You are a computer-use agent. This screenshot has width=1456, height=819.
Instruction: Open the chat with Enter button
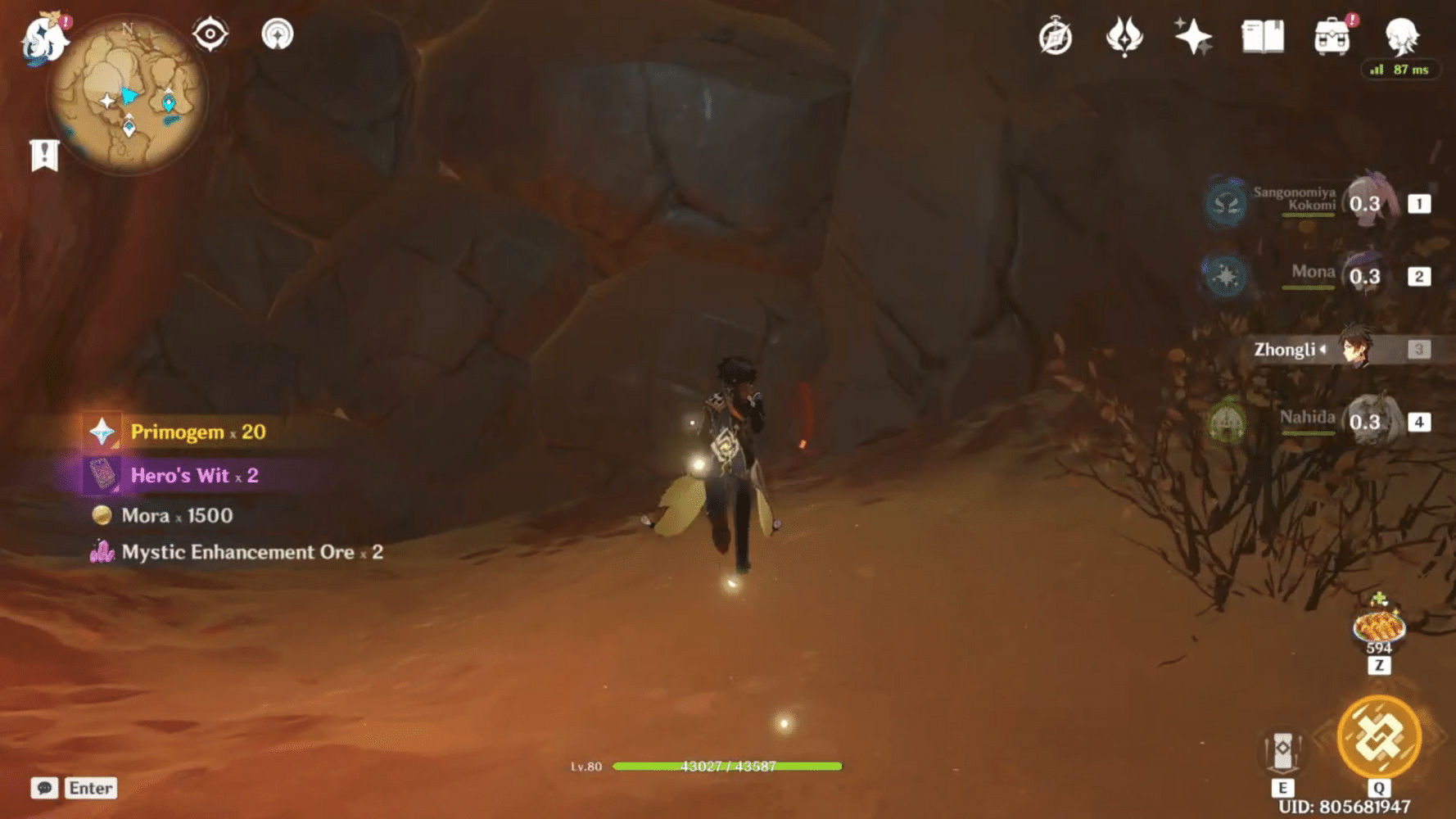pos(90,788)
